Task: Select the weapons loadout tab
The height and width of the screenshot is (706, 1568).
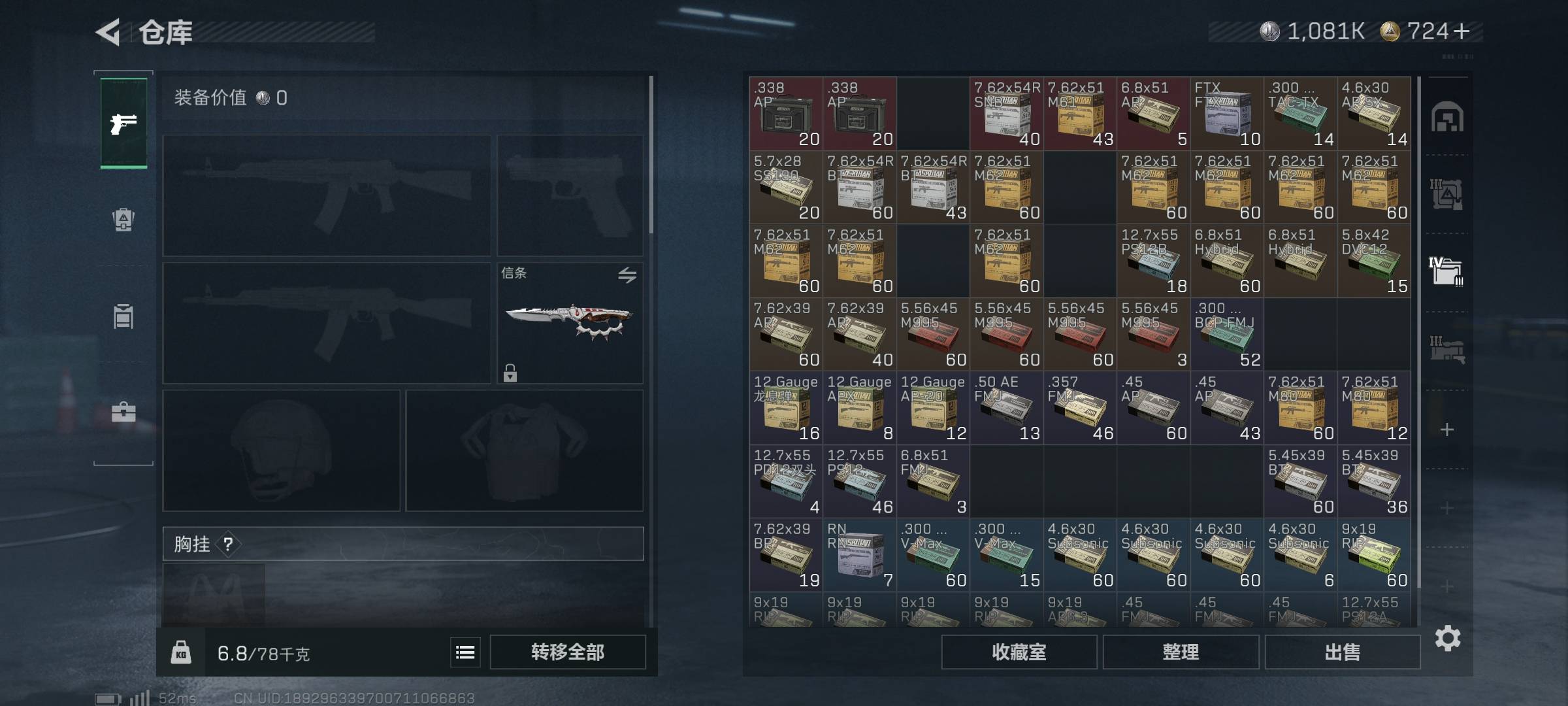Action: pyautogui.click(x=123, y=123)
